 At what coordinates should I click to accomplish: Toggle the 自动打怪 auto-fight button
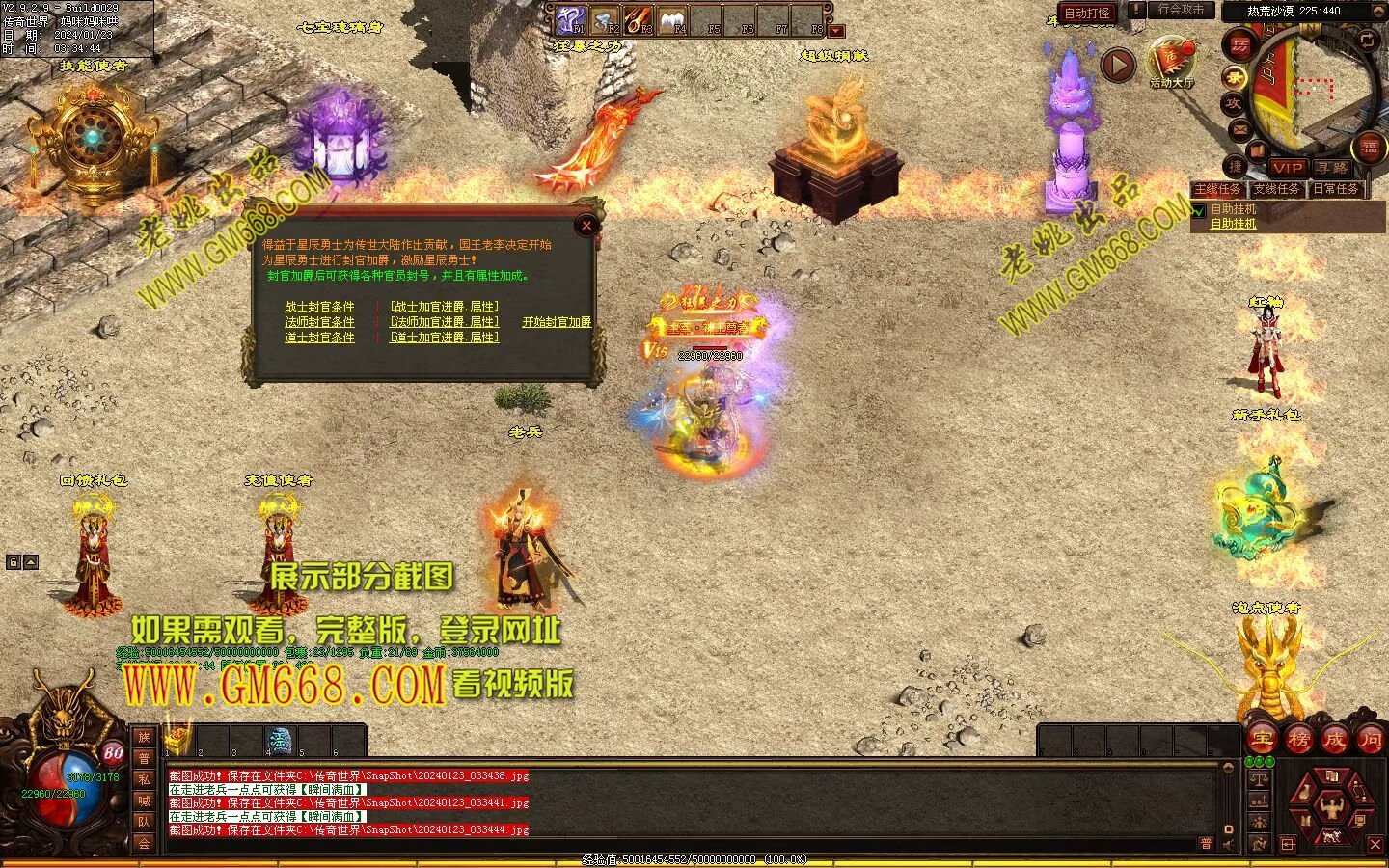coord(1087,14)
